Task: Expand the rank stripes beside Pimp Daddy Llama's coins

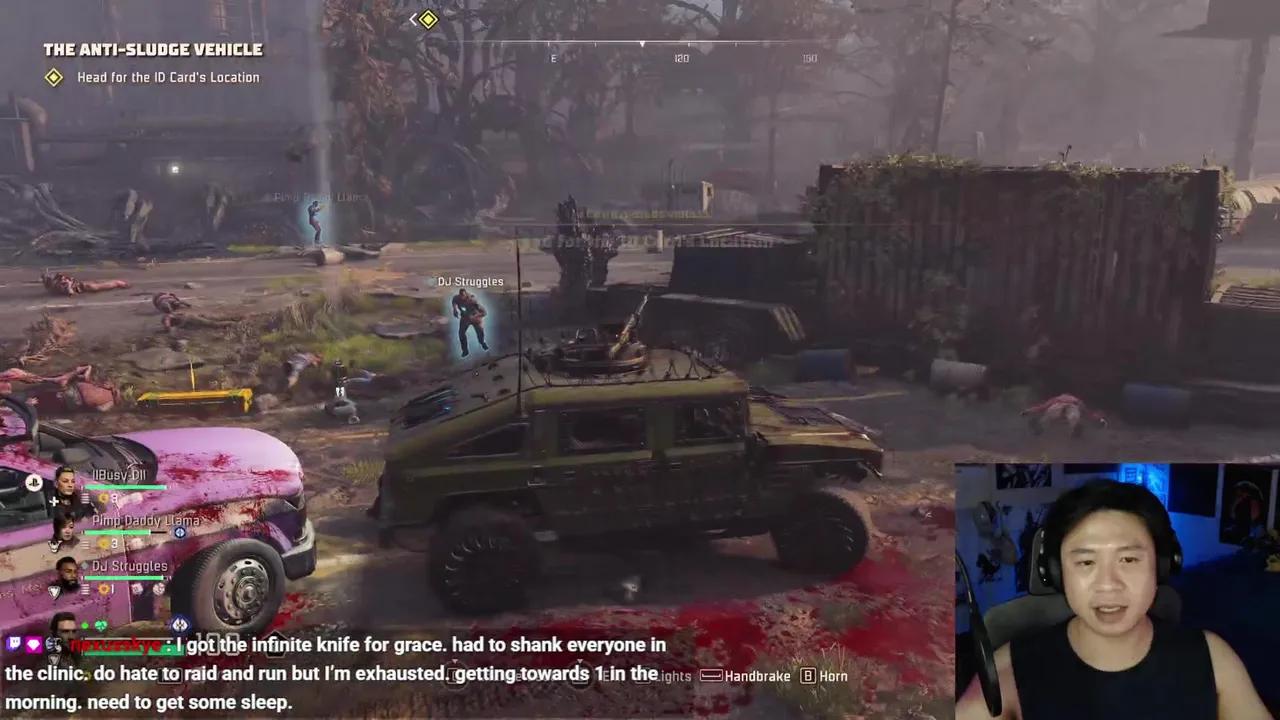Action: (x=85, y=543)
